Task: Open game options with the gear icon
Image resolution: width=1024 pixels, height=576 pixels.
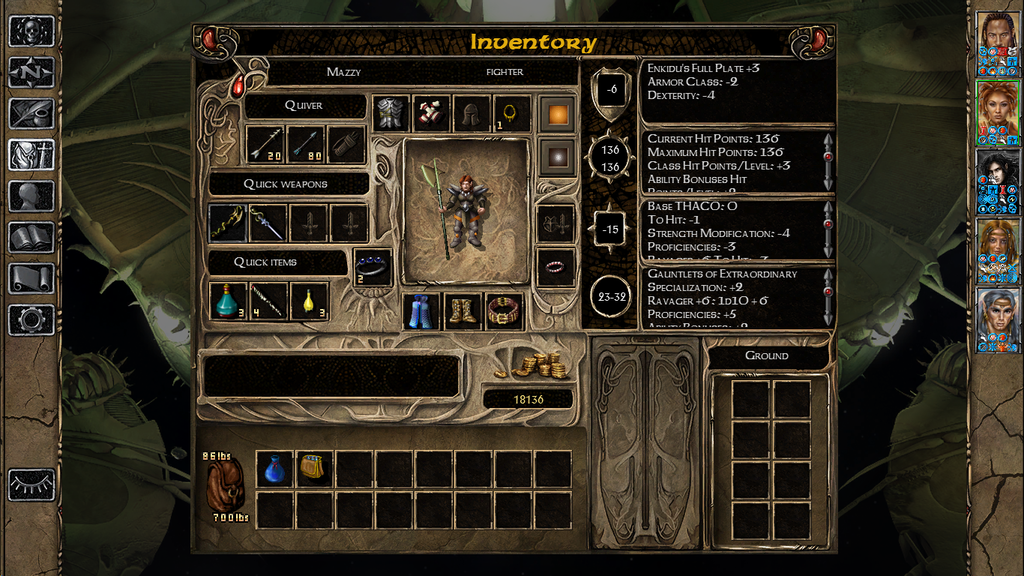Action: click(x=31, y=319)
